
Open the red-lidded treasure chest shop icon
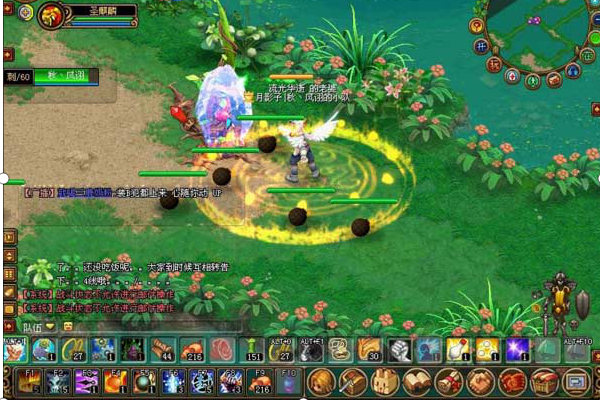[544, 381]
